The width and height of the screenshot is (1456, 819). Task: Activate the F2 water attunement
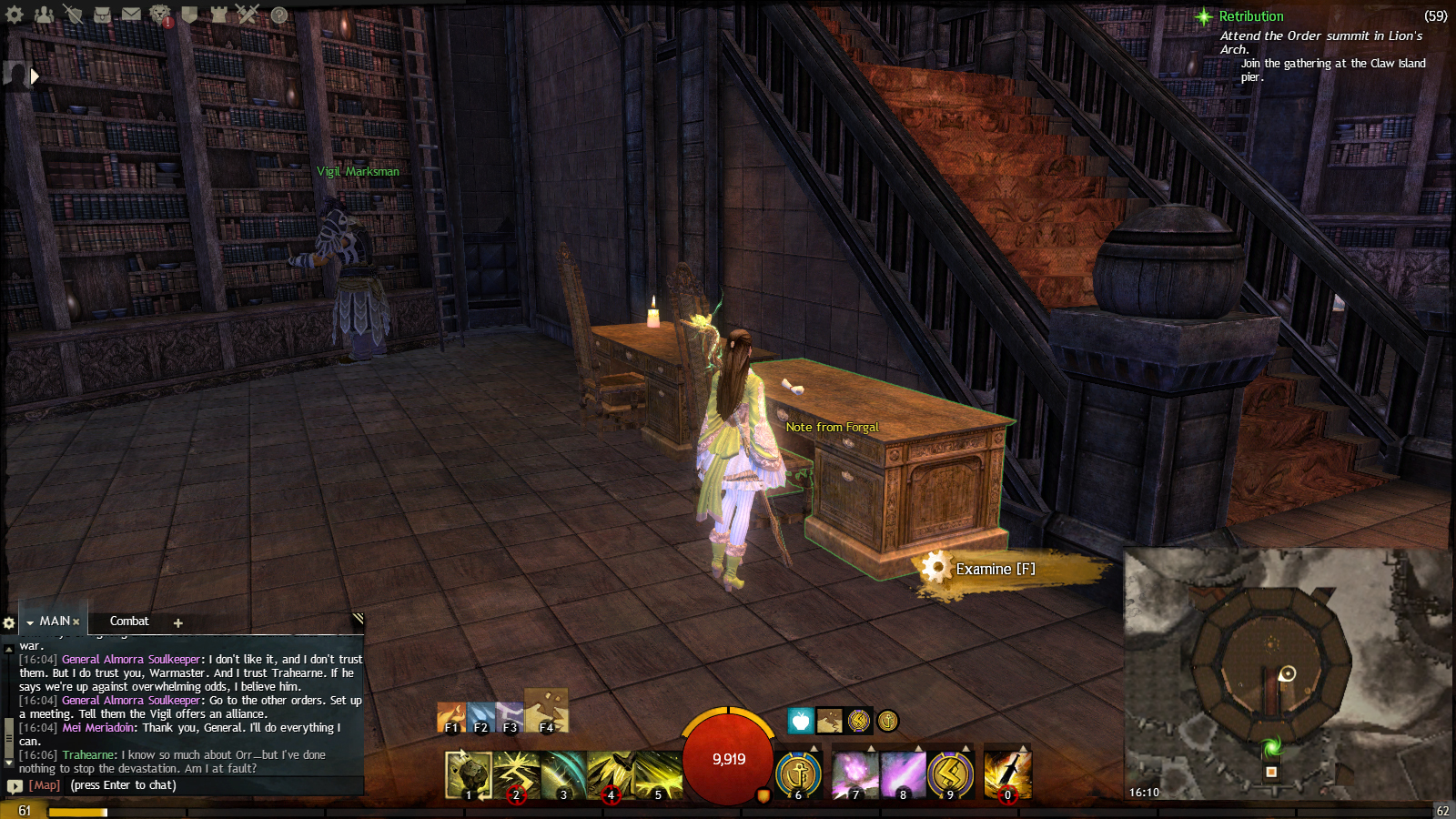(480, 718)
